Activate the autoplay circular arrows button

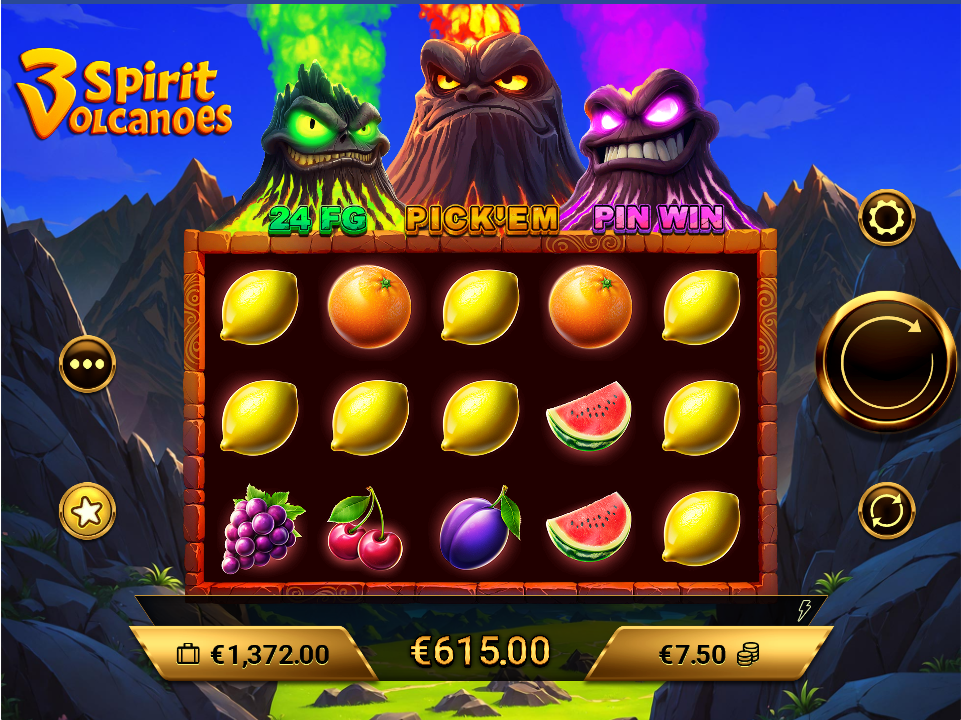pos(886,510)
